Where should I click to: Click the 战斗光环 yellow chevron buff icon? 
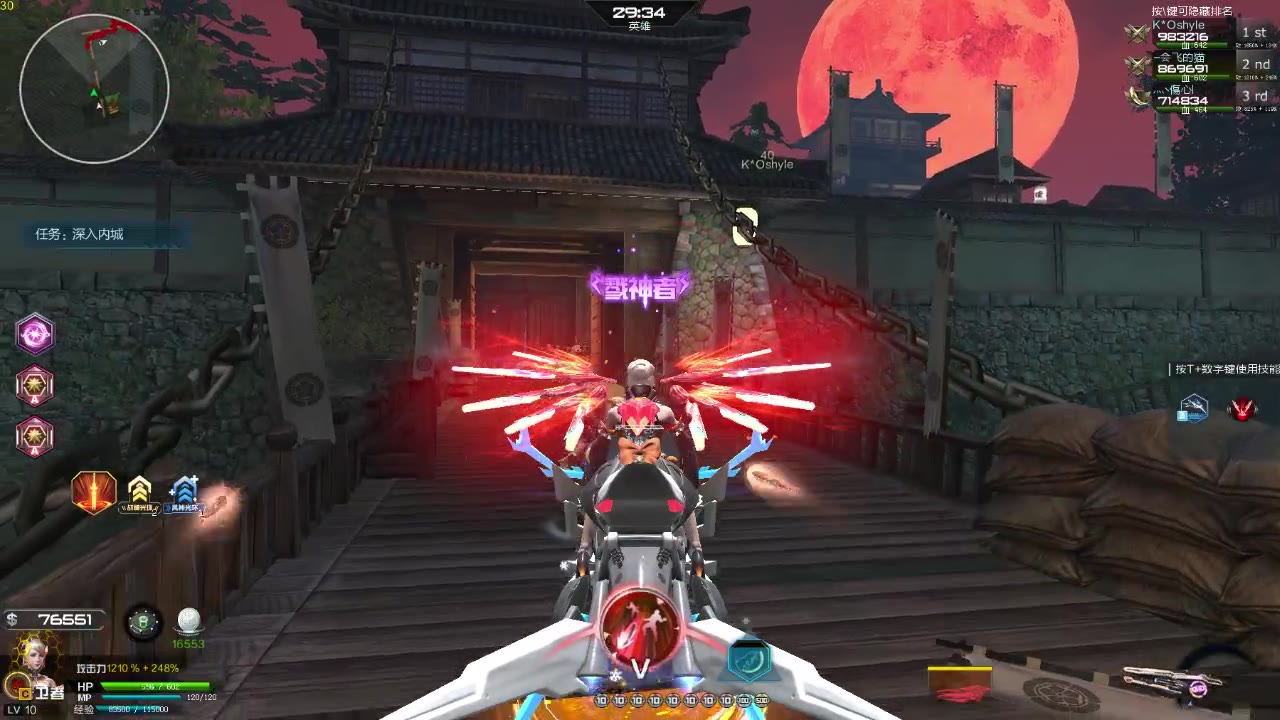pos(140,490)
